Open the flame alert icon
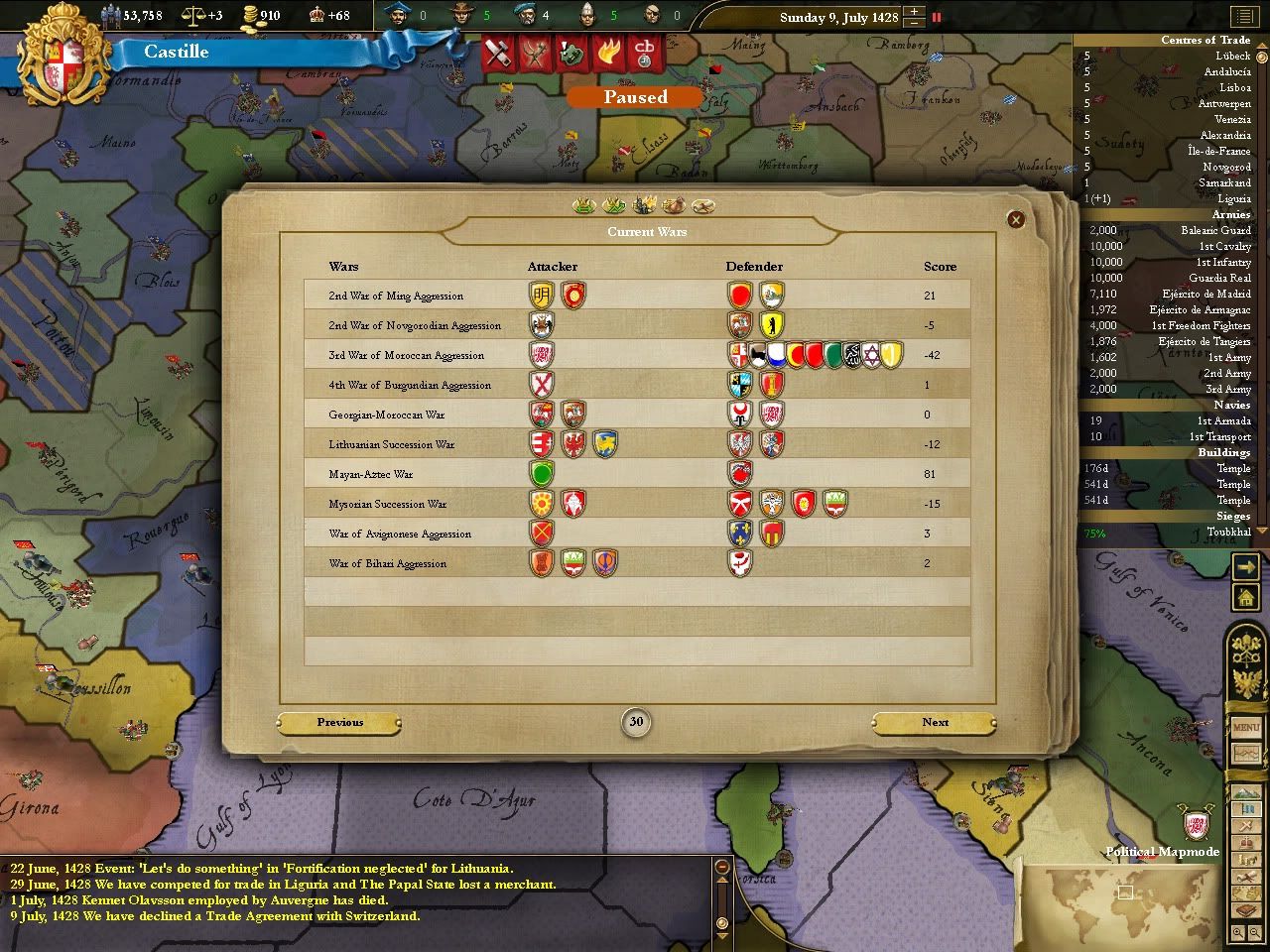 [x=608, y=53]
